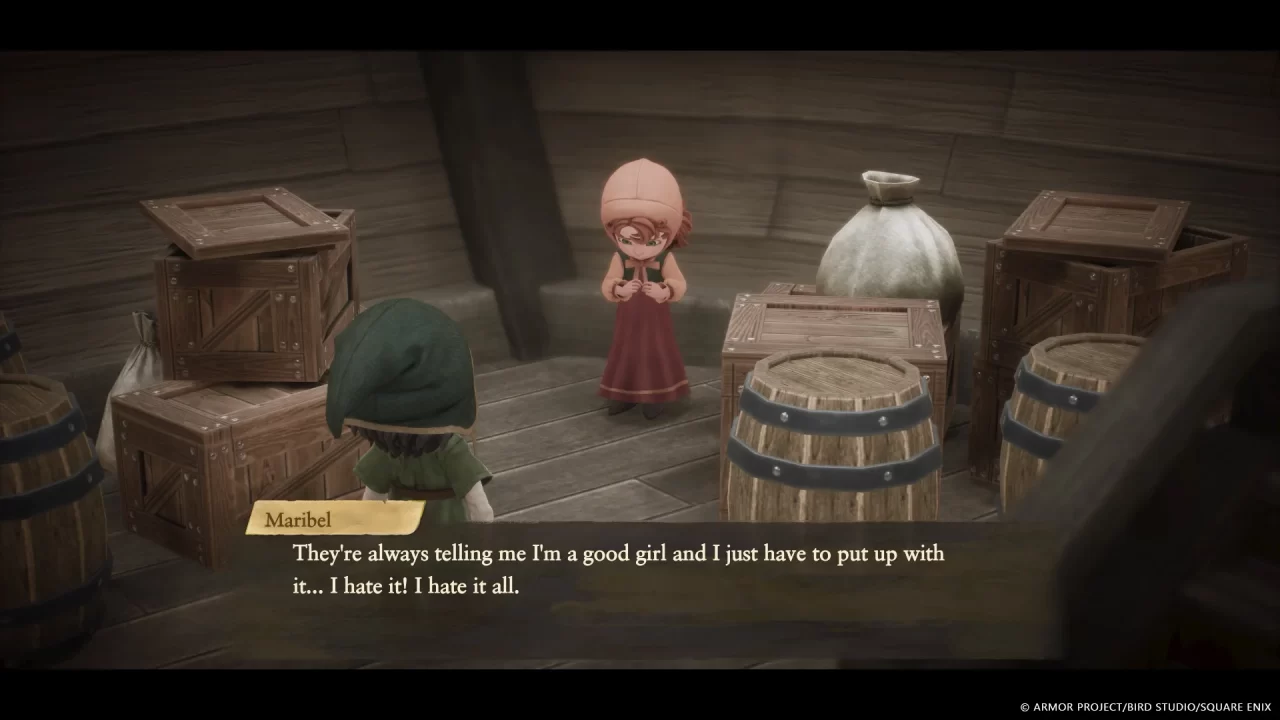This screenshot has width=1280, height=720.
Task: Select the dialogue text box
Action: click(620, 570)
